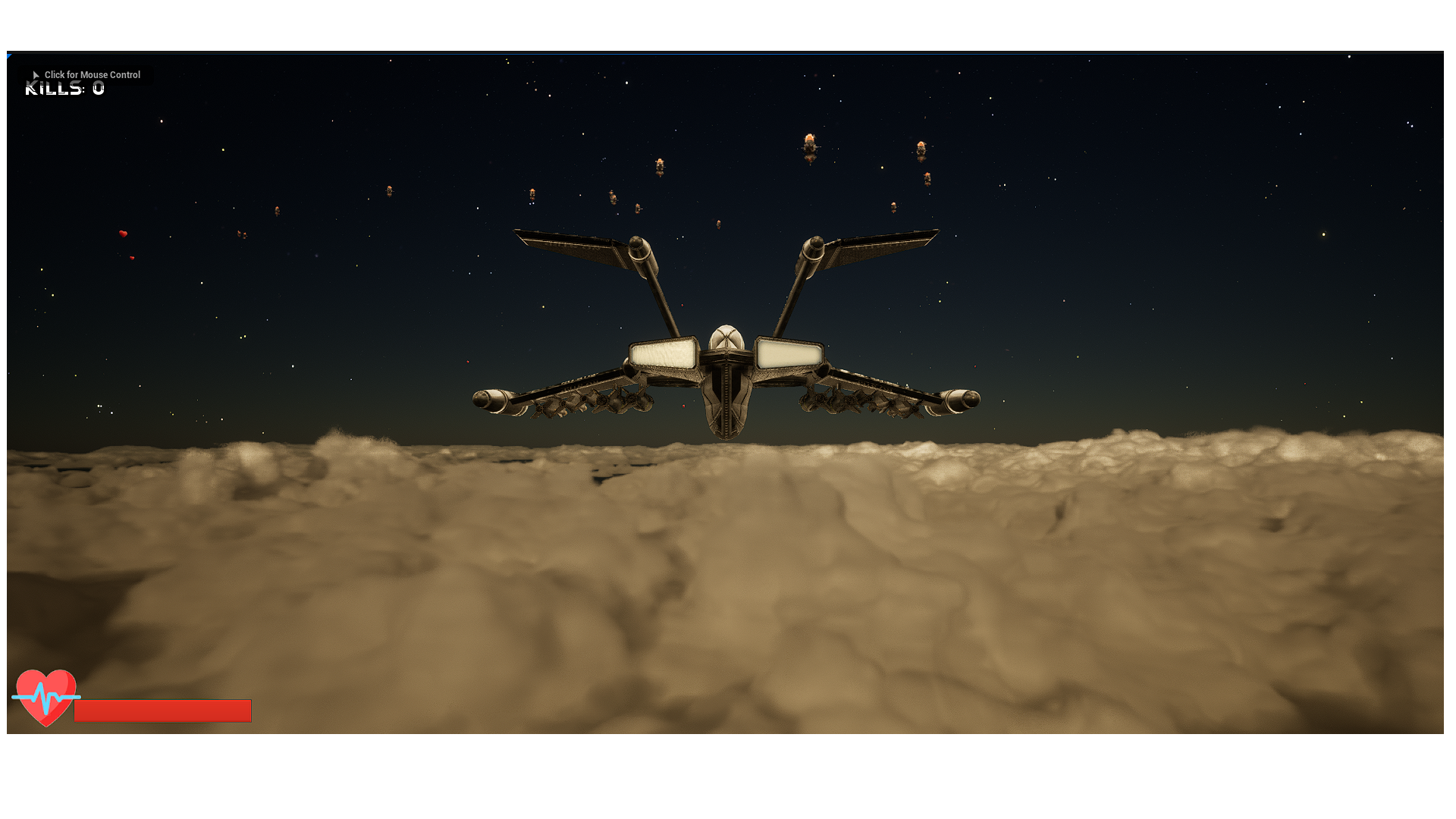Click the zero in the kills counter
This screenshot has height=819, width=1456.
(97, 88)
